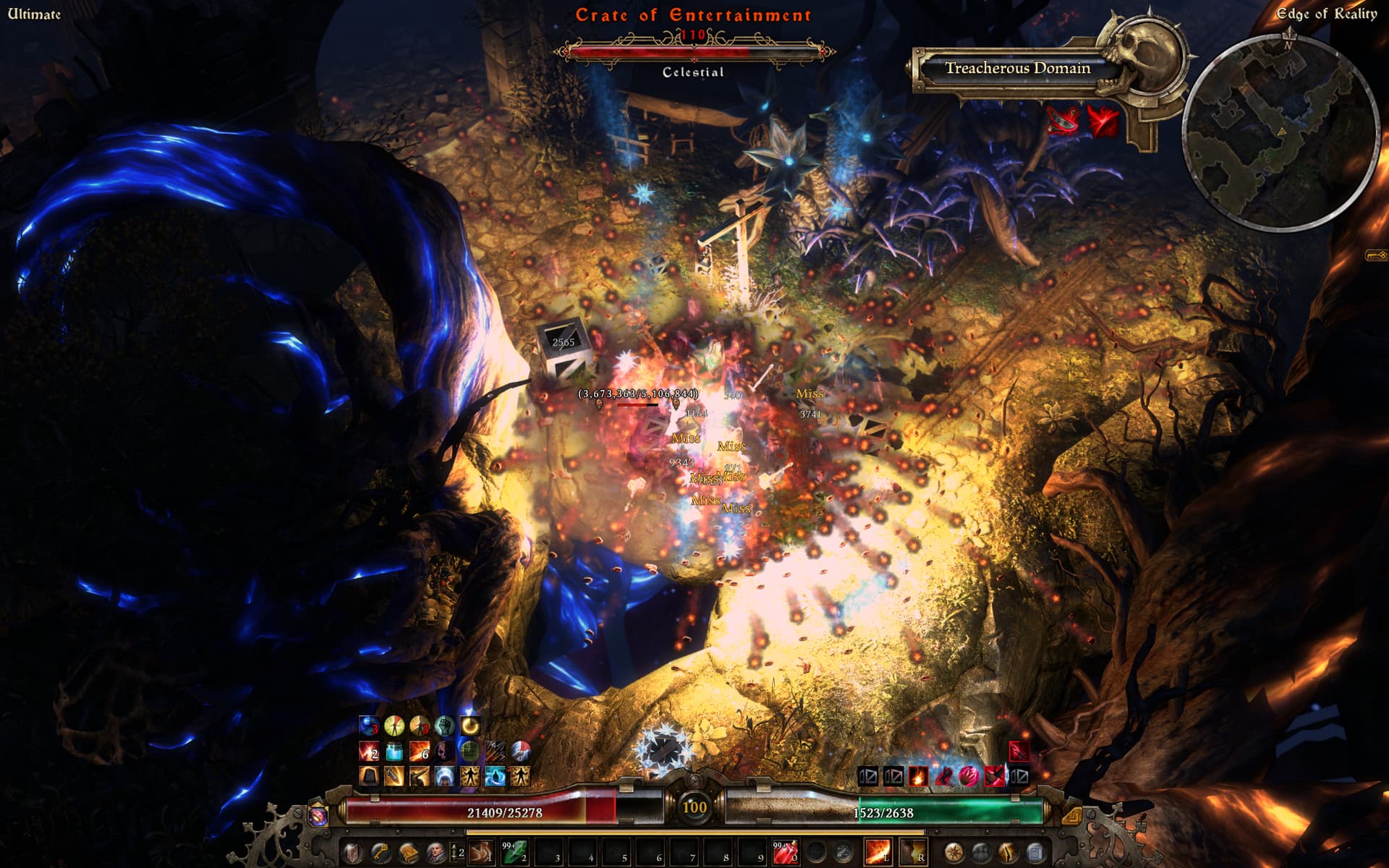Click the green clenched fist buff icon
1389x868 pixels.
coord(444,726)
